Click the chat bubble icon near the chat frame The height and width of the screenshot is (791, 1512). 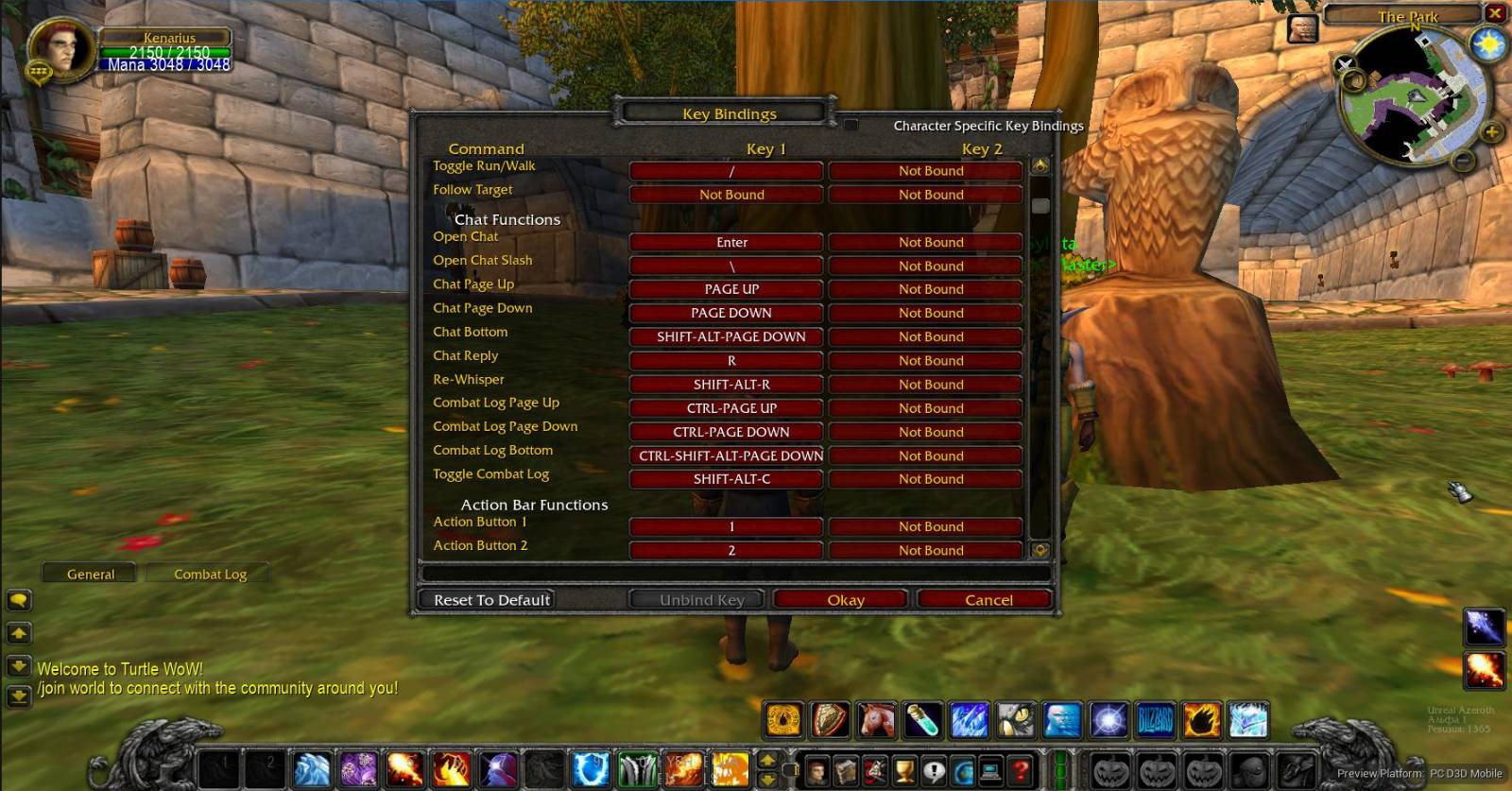pos(19,600)
